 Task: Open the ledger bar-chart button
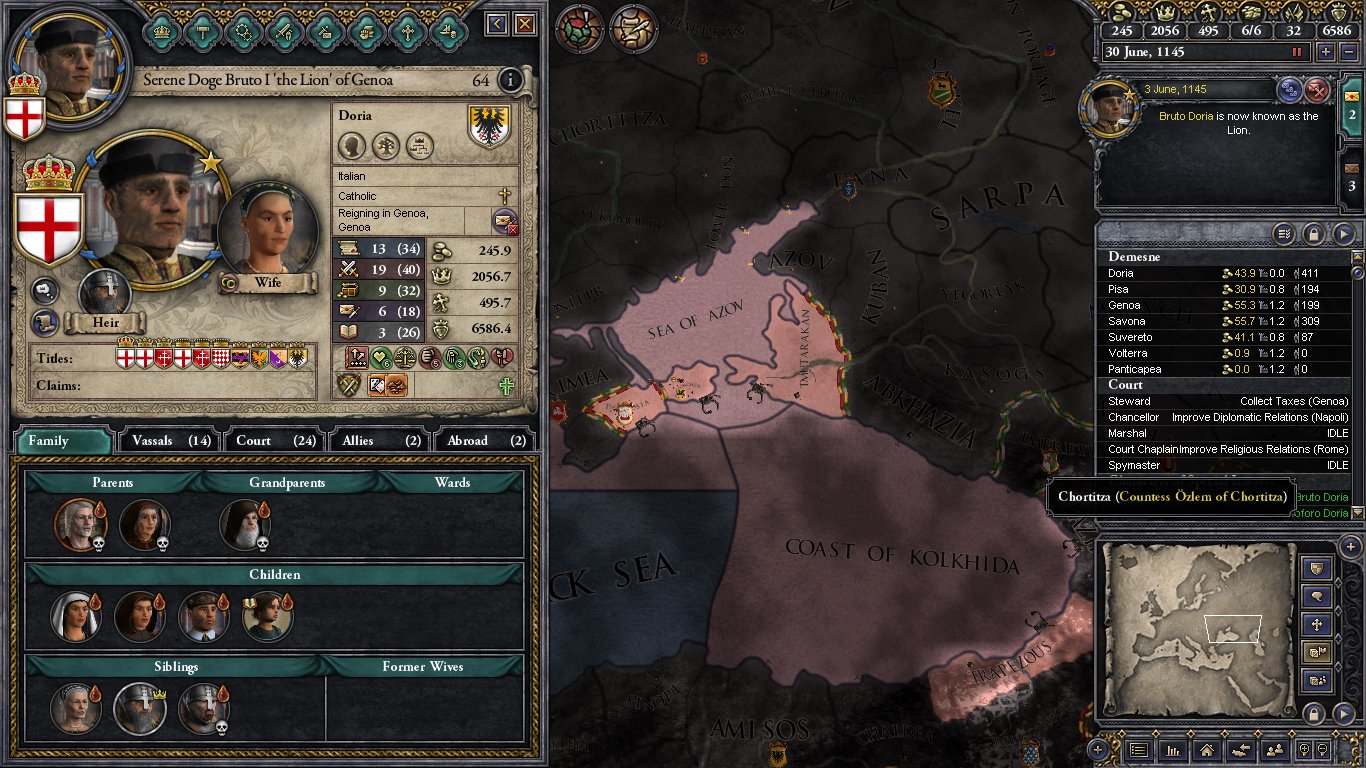click(1173, 750)
